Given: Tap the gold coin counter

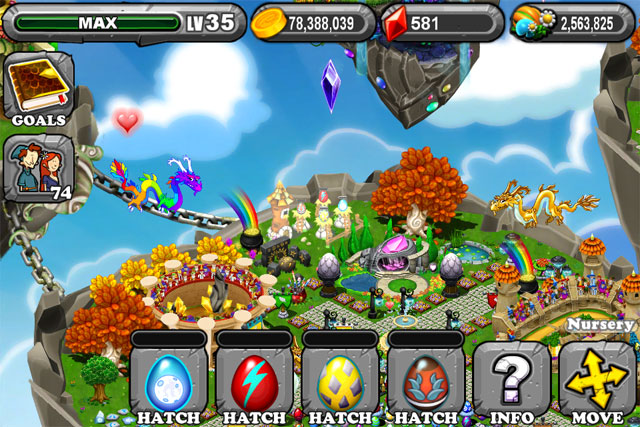Looking at the screenshot, I should (310, 22).
